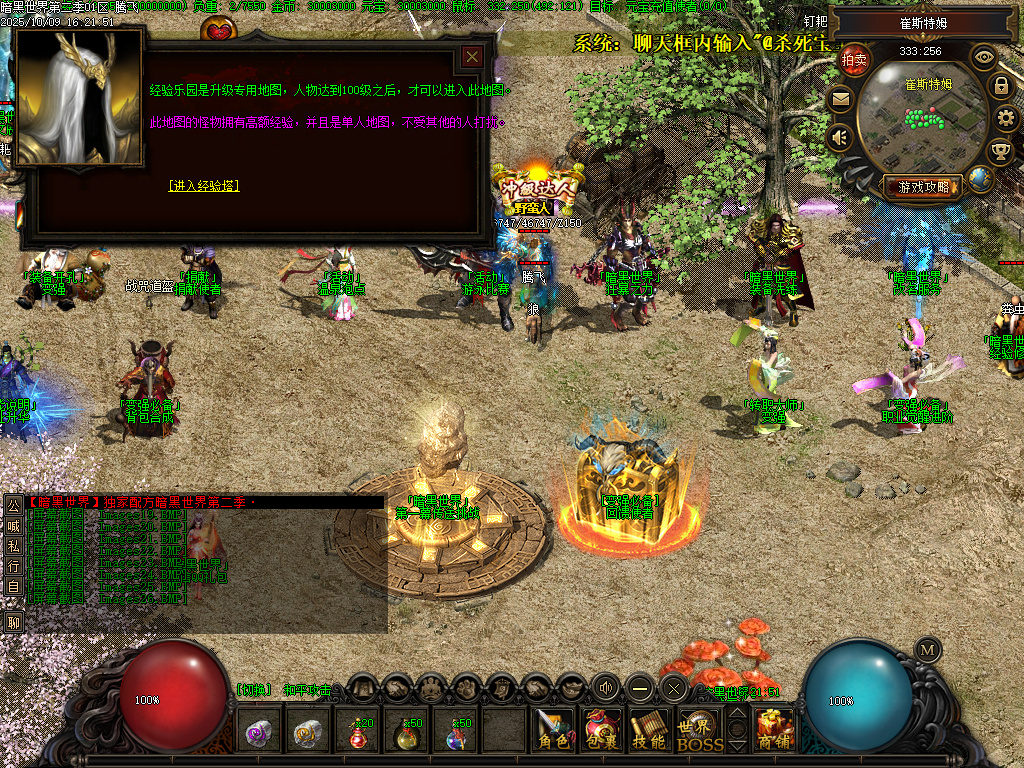Open the 角色 character panel
The height and width of the screenshot is (768, 1024).
point(553,730)
